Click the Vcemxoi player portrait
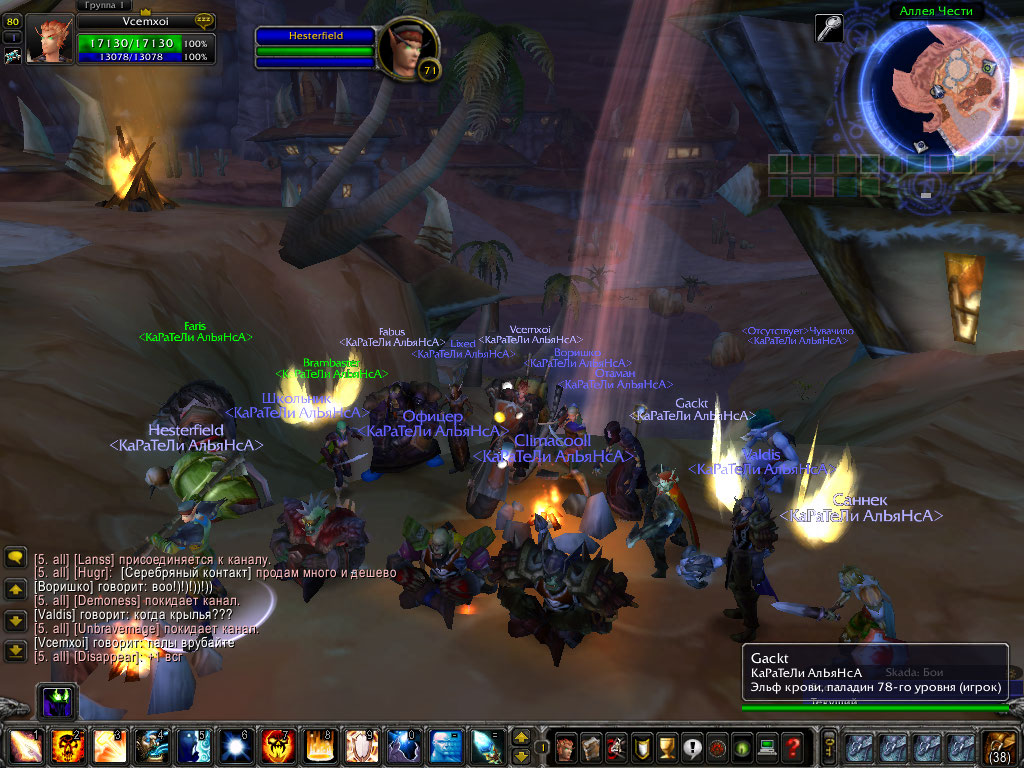 pyautogui.click(x=49, y=40)
